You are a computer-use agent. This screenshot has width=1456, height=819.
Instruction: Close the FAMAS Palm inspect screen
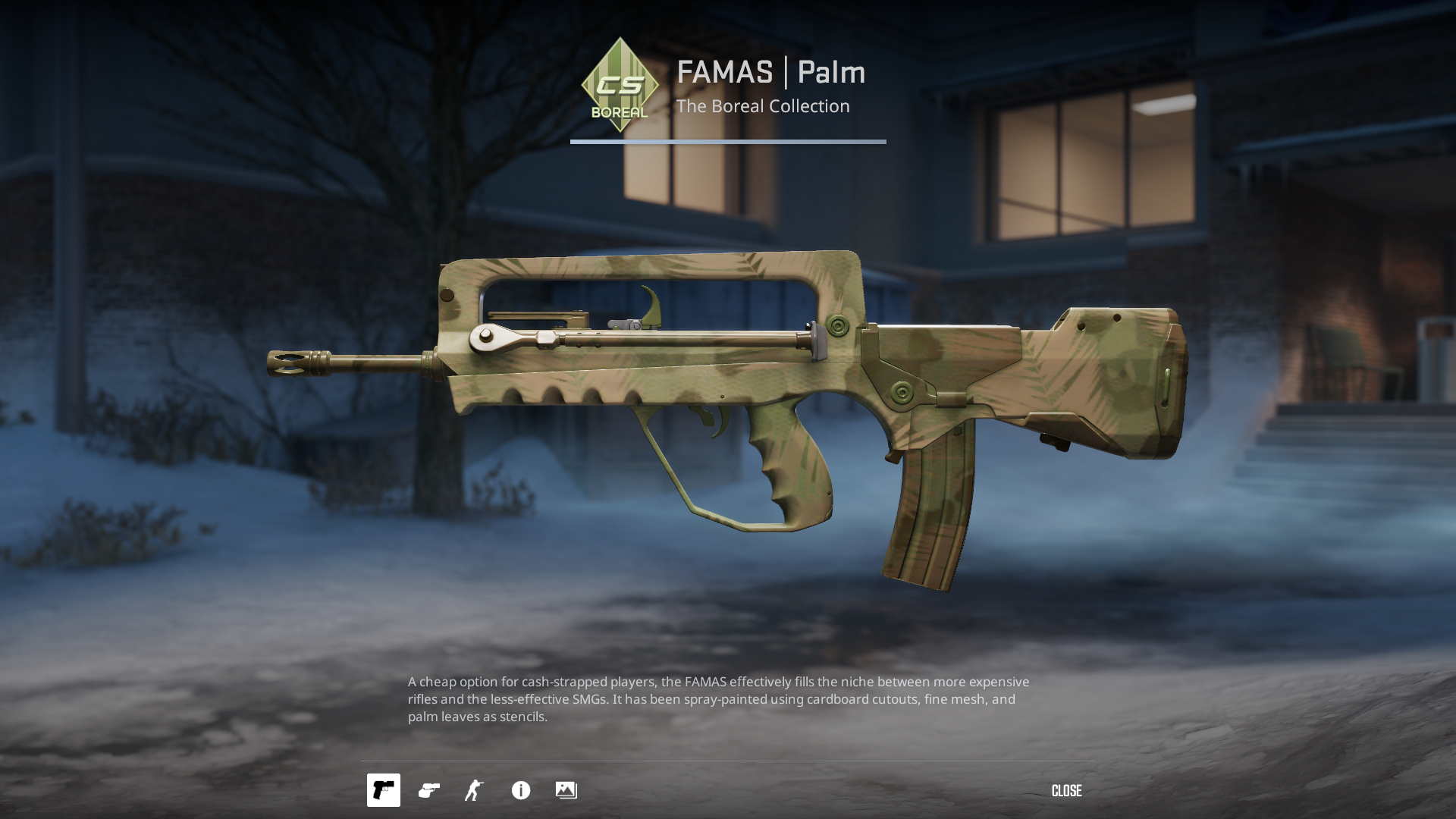(1066, 791)
